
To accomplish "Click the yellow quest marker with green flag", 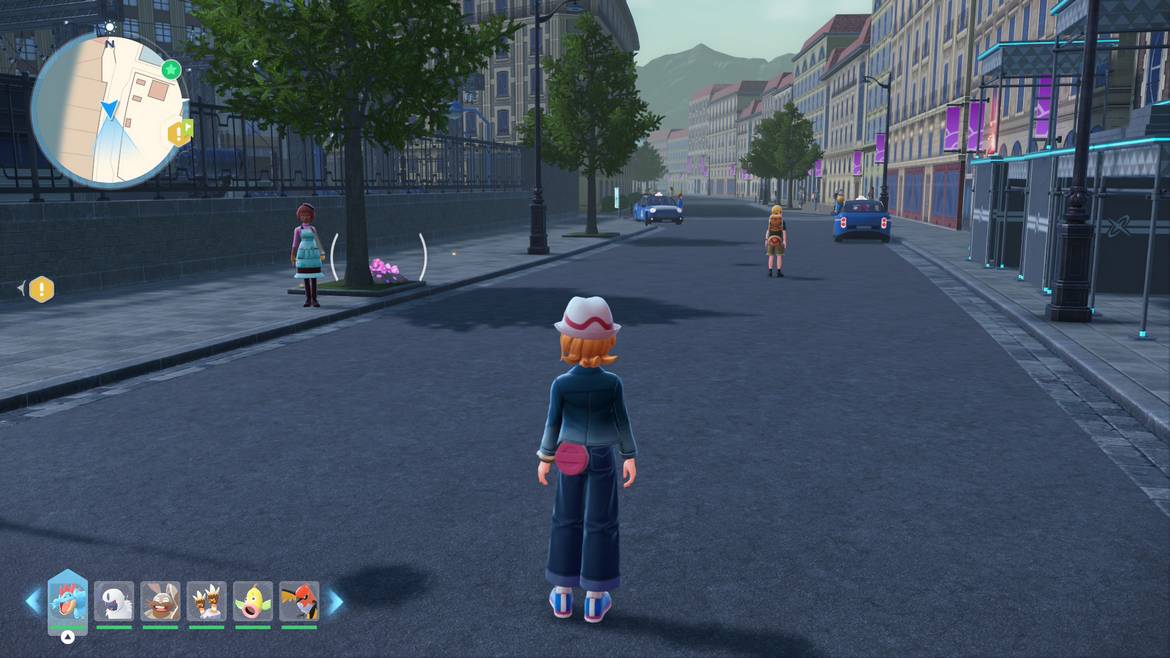I will pos(181,132).
